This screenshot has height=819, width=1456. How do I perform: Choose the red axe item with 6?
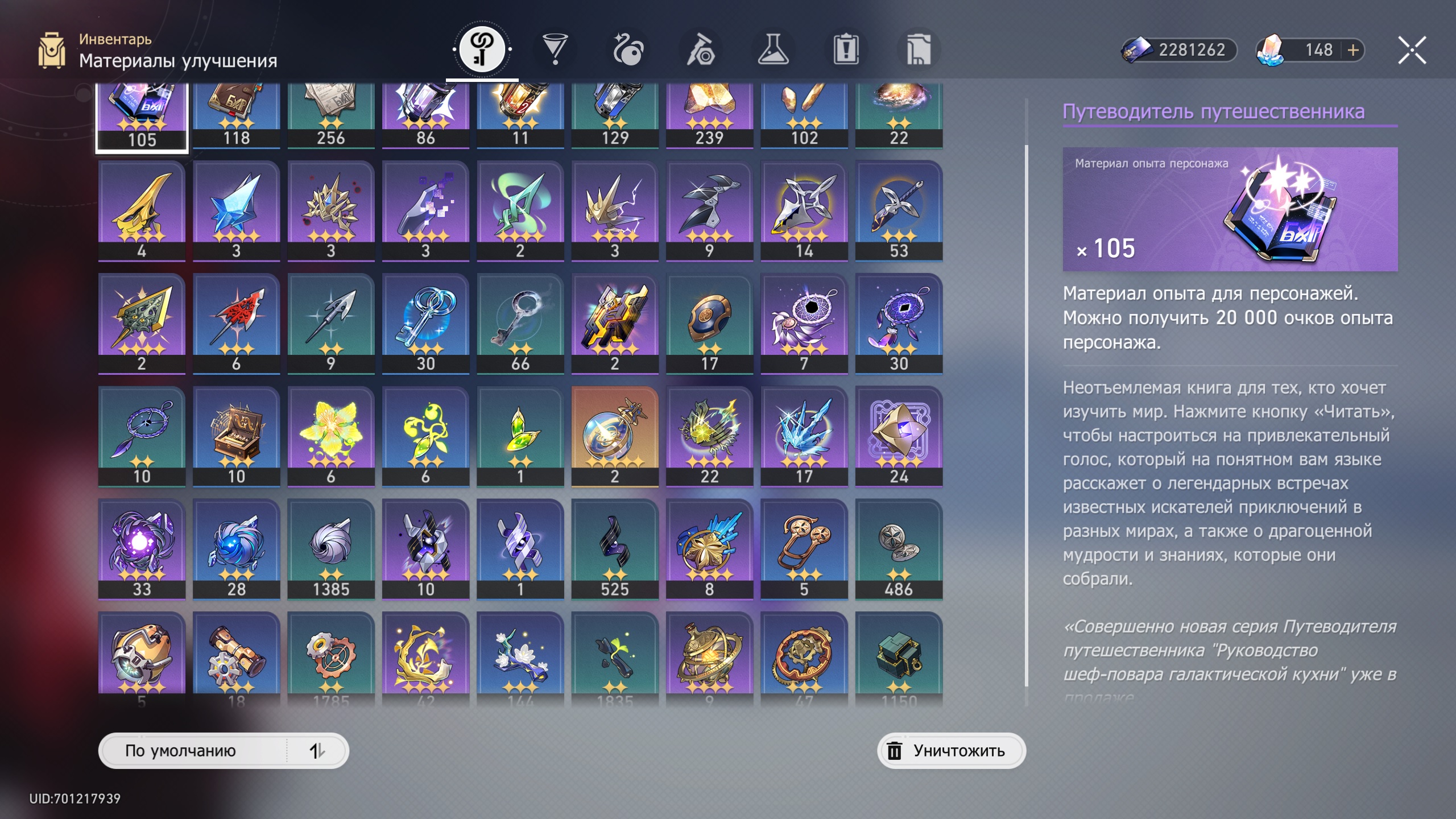coord(236,323)
